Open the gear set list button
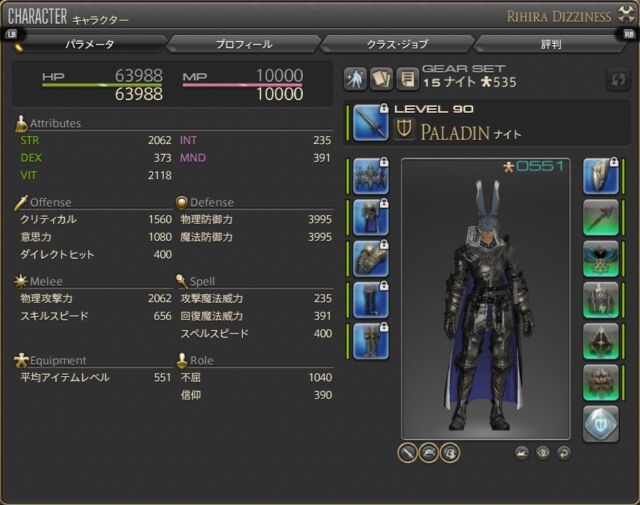 (407, 79)
